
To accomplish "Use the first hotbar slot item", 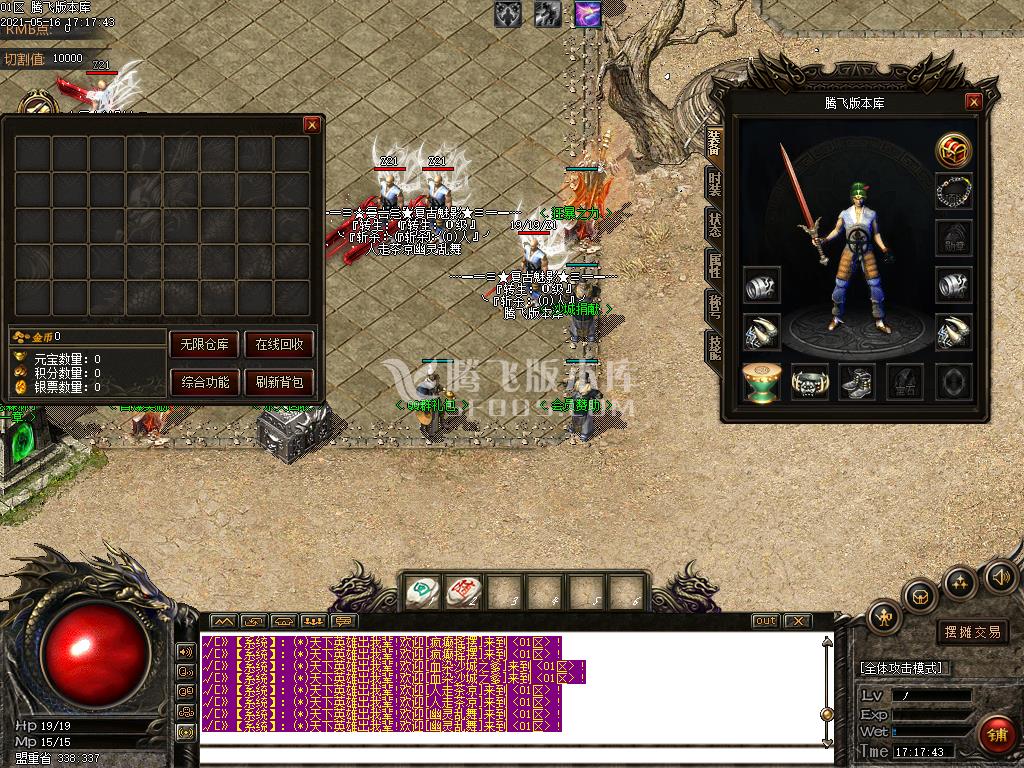I will (x=422, y=592).
